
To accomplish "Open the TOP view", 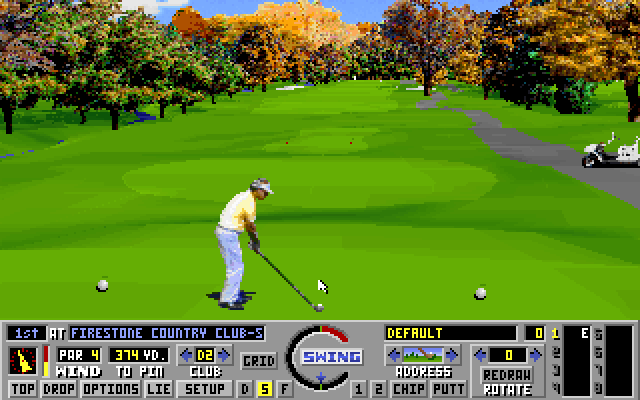I will coord(22,388).
